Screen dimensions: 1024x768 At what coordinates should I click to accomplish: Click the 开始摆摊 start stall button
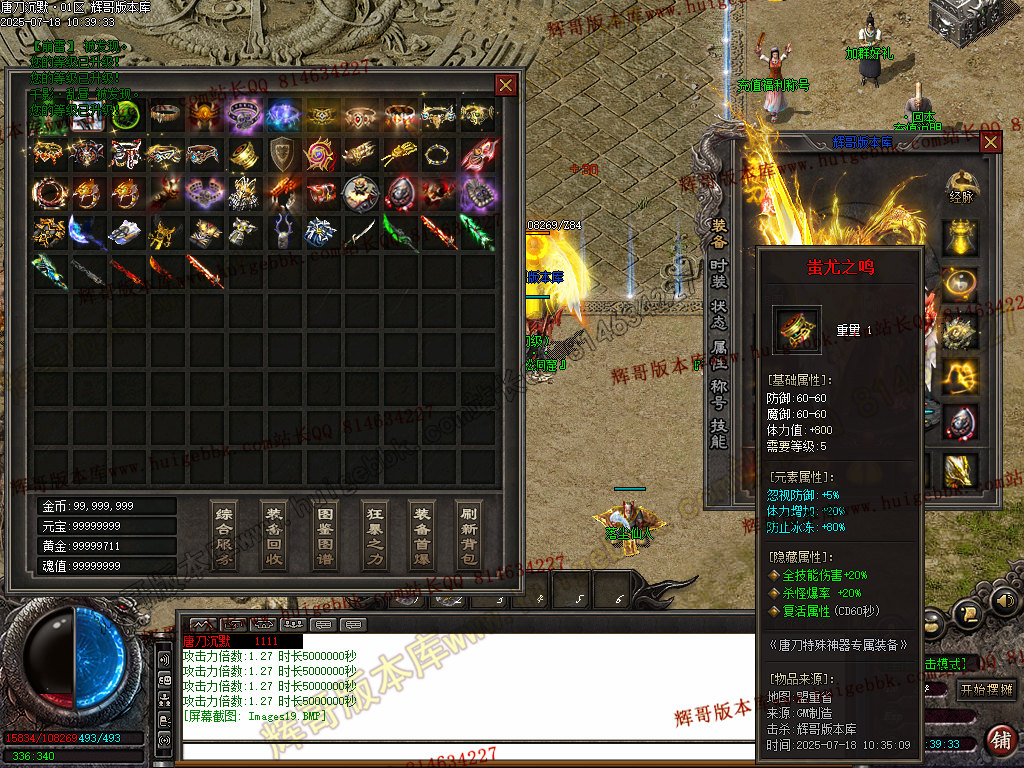point(985,690)
